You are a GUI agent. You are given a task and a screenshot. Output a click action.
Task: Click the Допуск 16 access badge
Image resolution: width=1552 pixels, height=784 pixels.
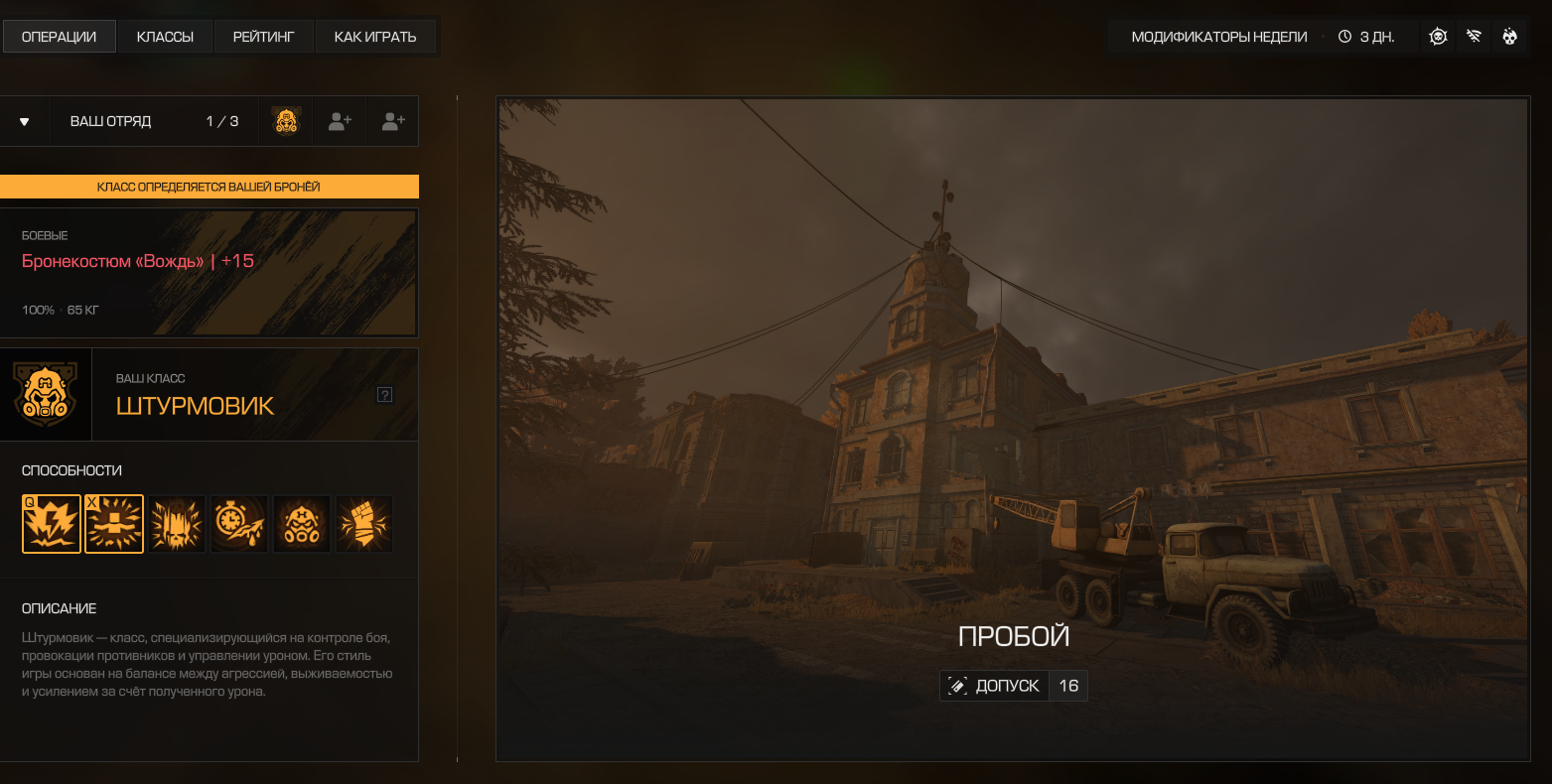pos(1014,686)
